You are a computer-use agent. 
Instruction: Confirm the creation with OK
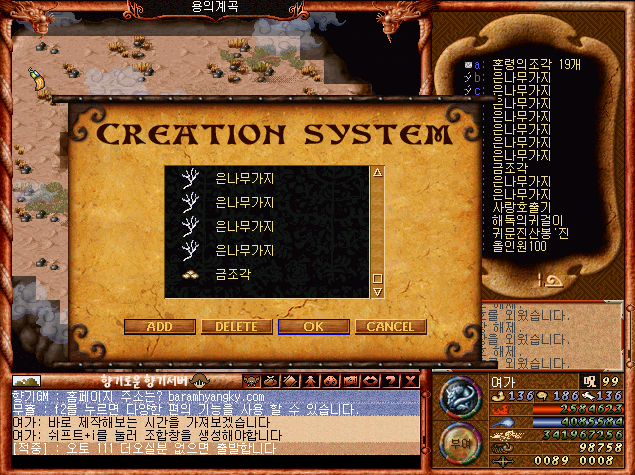point(313,326)
